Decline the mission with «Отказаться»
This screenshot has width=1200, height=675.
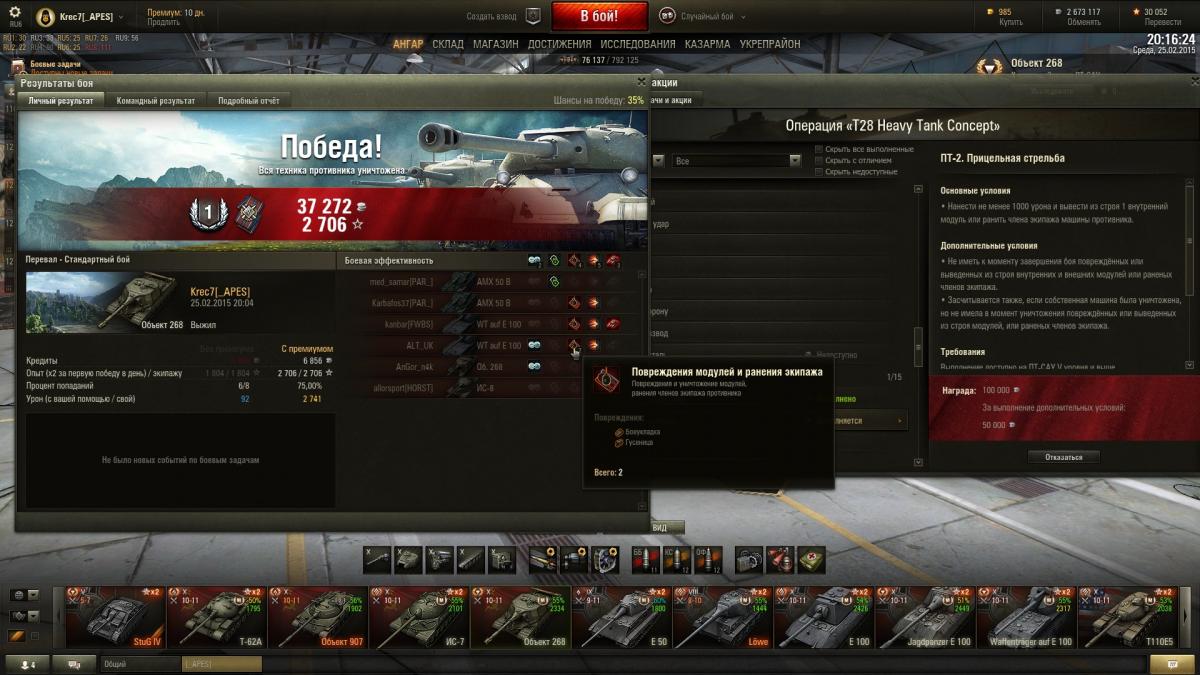click(1063, 457)
